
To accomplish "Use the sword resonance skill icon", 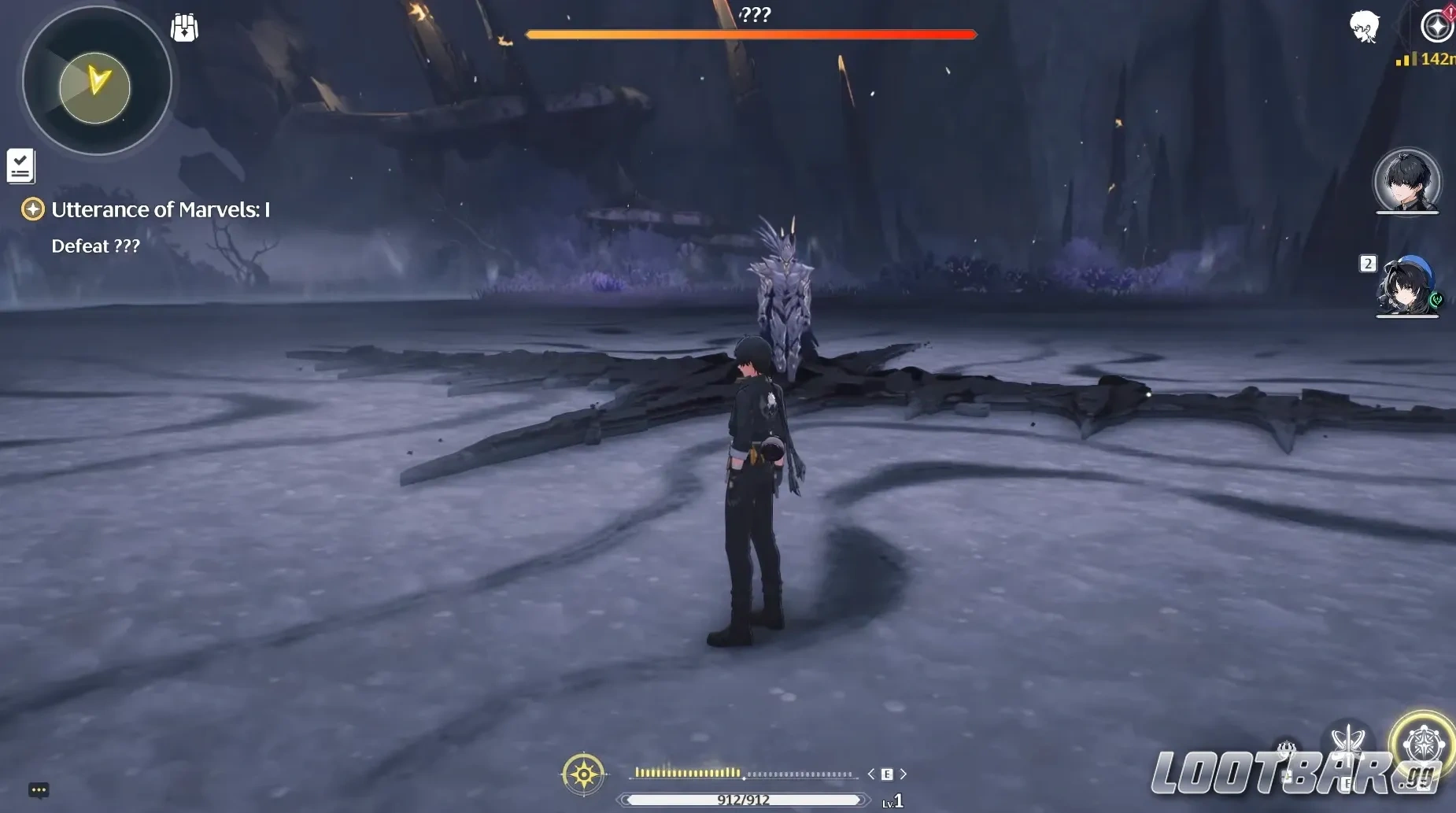I will 1348,742.
